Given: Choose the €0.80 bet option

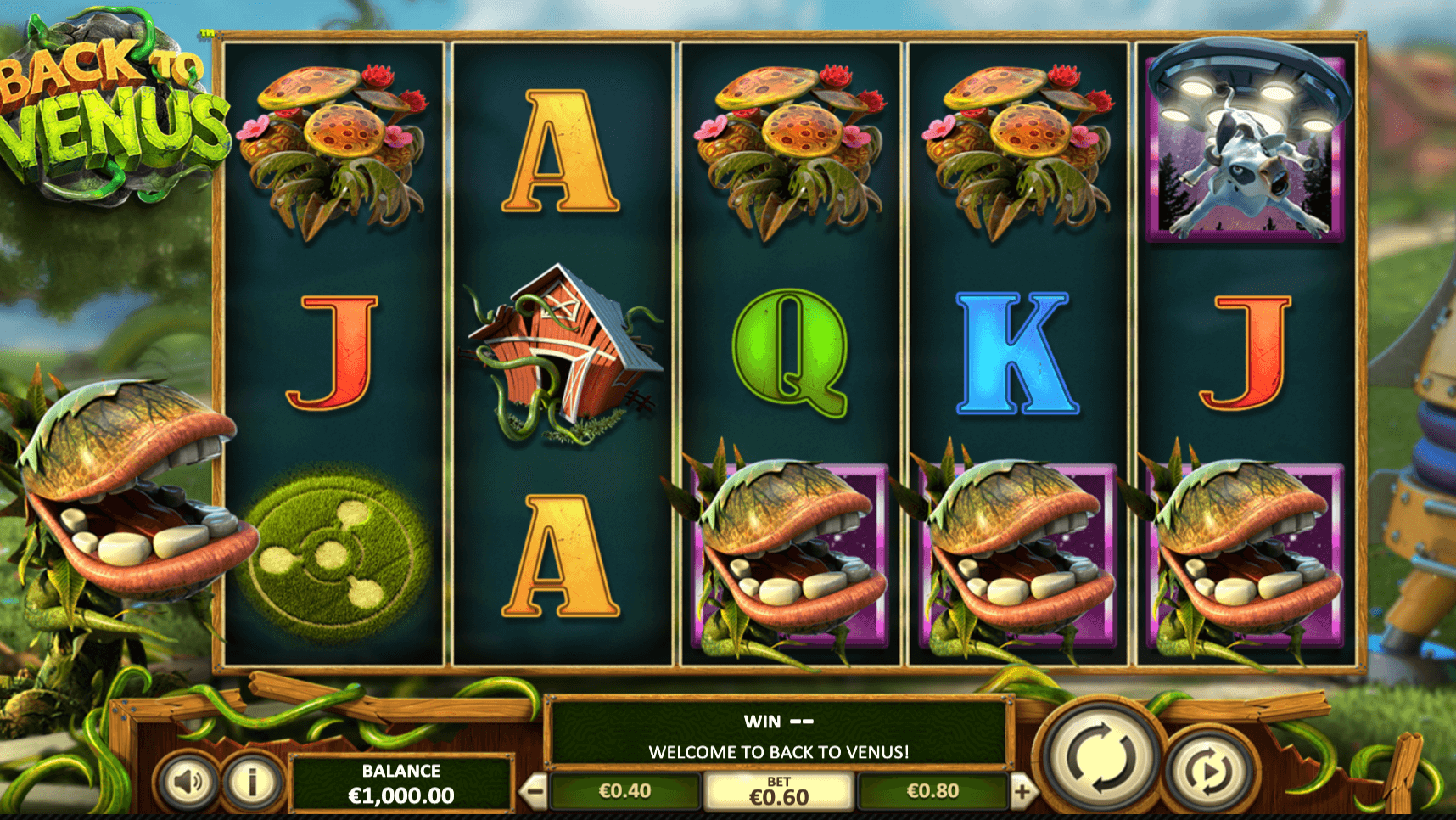Looking at the screenshot, I should tap(932, 791).
